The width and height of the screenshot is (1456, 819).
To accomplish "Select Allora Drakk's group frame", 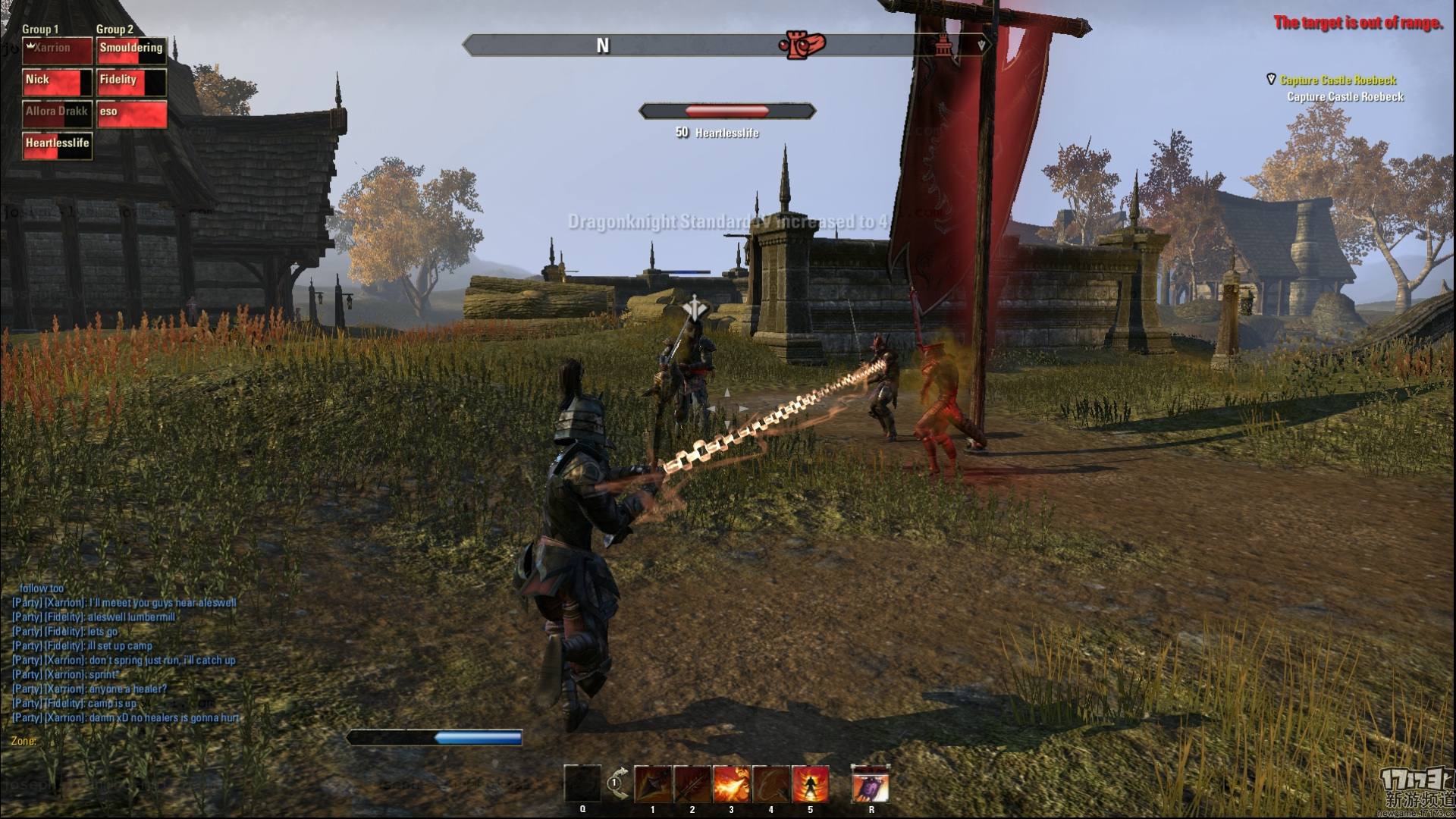I will pos(58,115).
